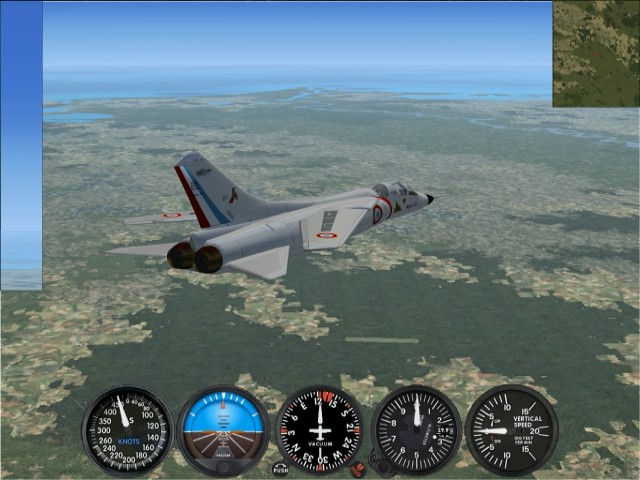Click the PUSH knob under the heading gauge

[x=280, y=468]
